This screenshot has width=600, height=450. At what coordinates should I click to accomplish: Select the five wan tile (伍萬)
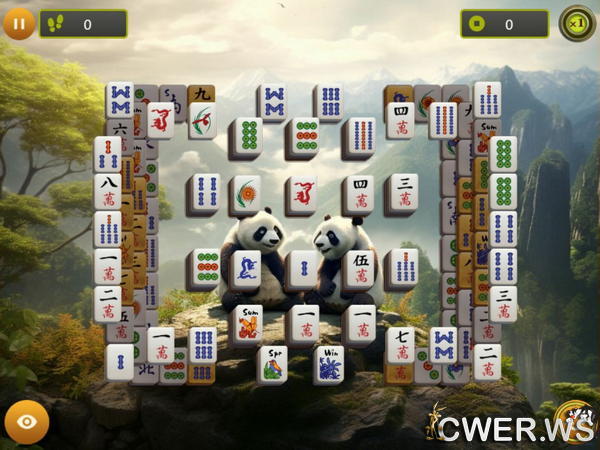tap(358, 268)
